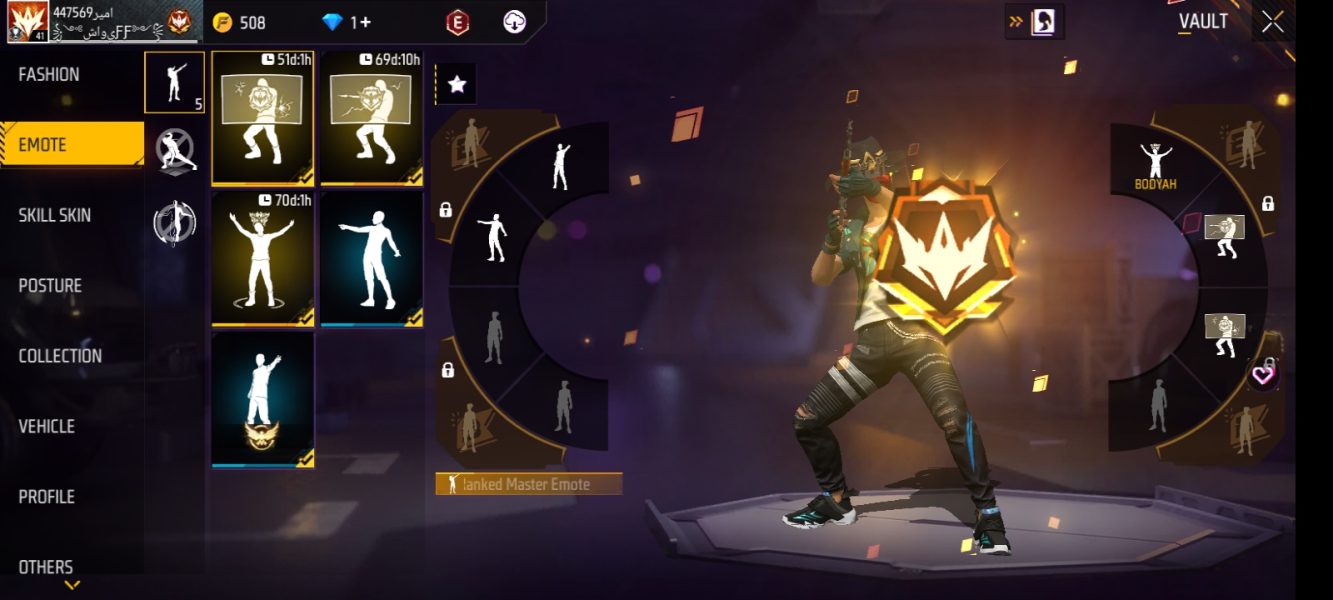This screenshot has height=600, width=1333.
Task: Click the pink heart icon
Action: 1265,375
